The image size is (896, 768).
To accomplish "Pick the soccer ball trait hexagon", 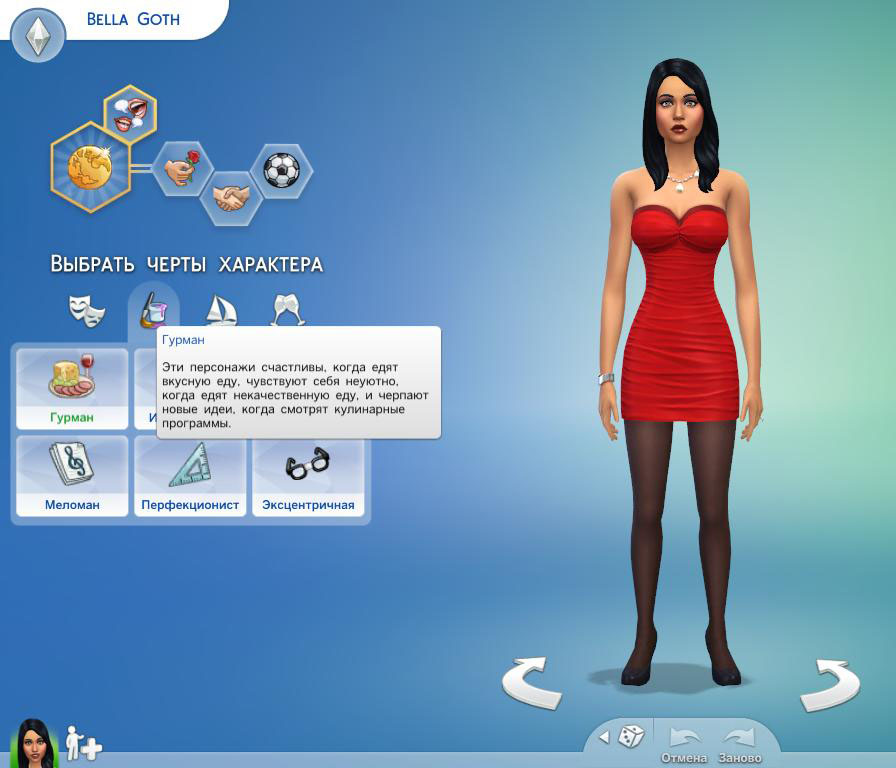I will [281, 170].
